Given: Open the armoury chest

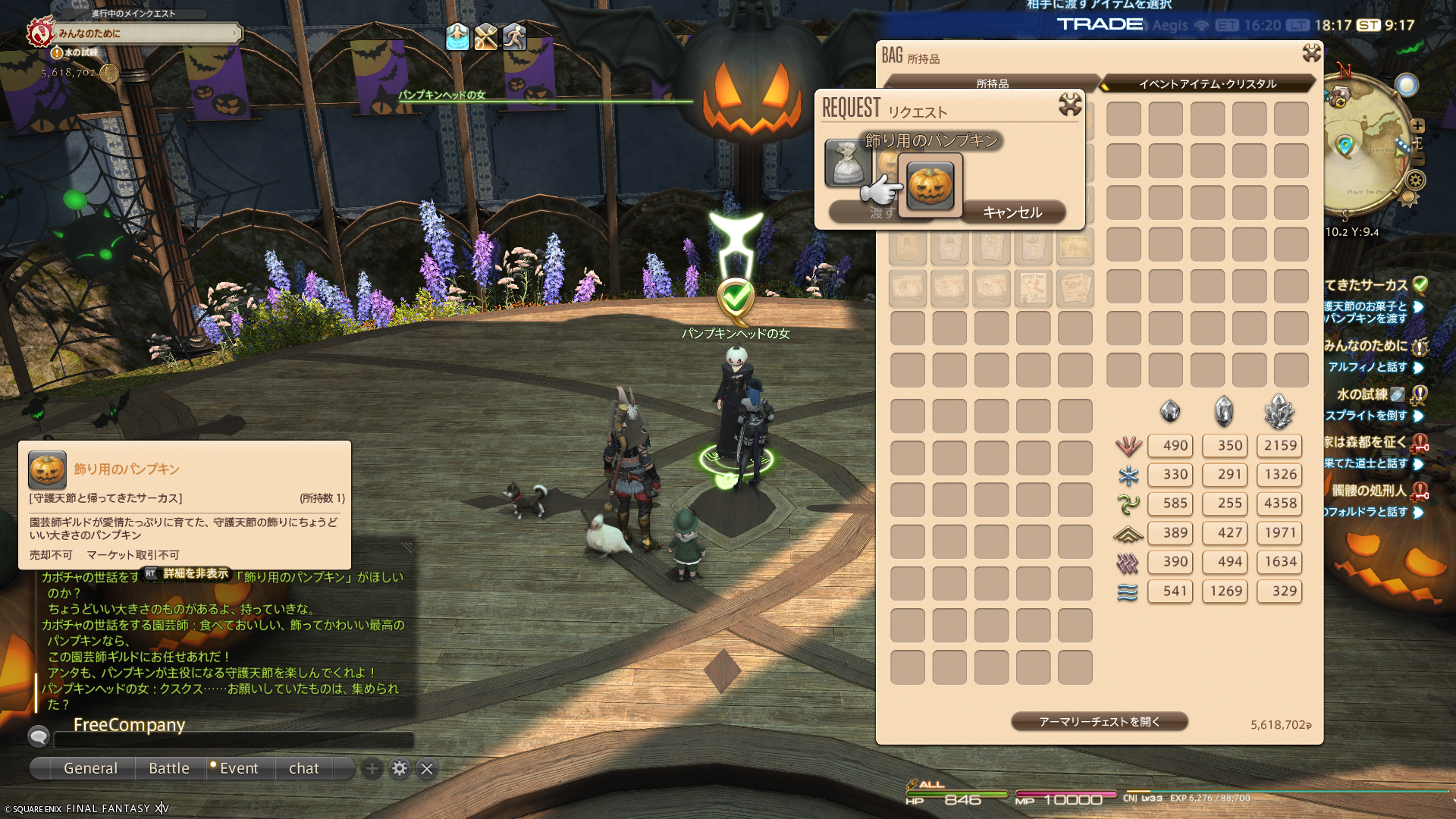Looking at the screenshot, I should pyautogui.click(x=1099, y=722).
